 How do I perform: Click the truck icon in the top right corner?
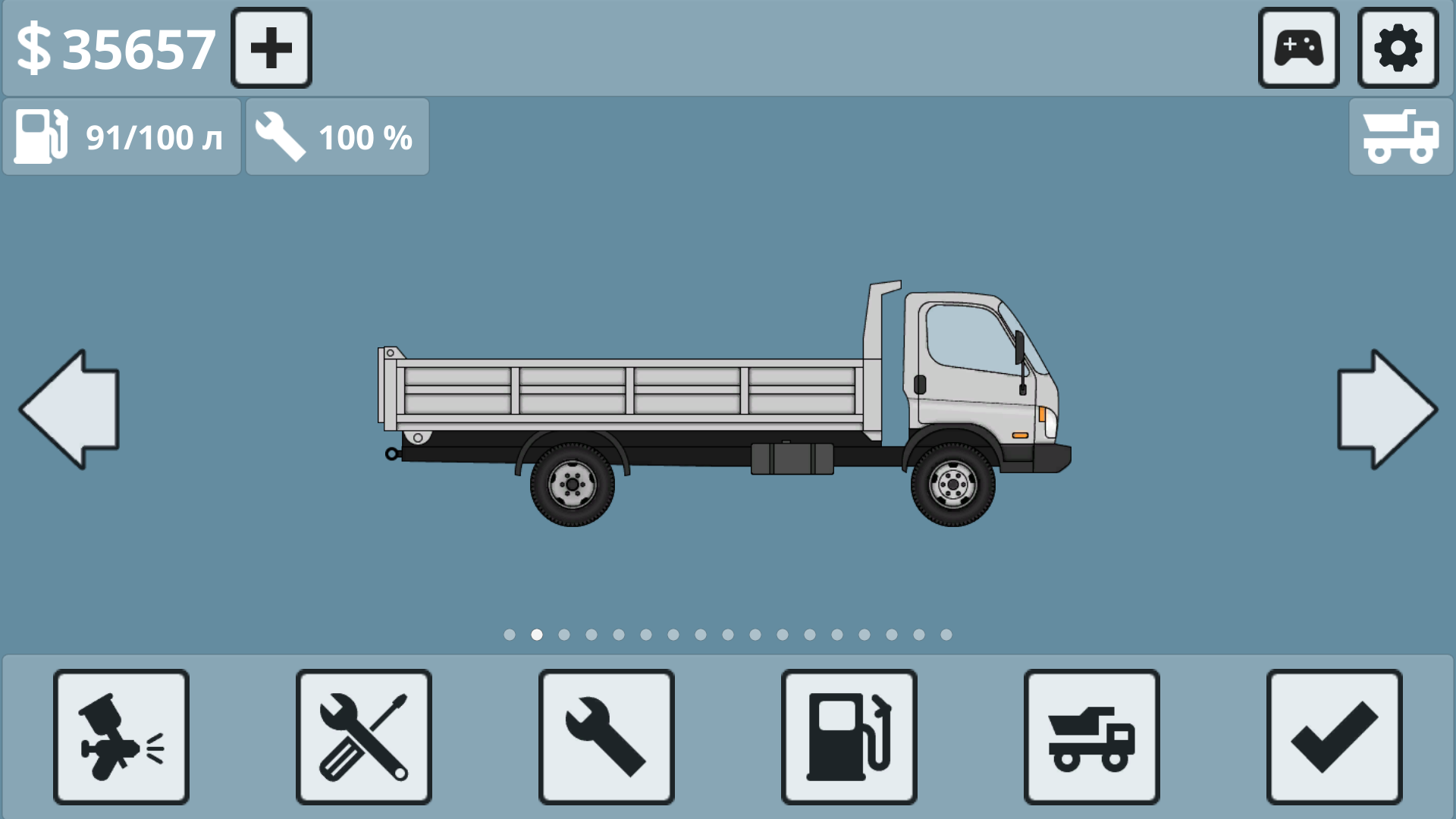1401,136
